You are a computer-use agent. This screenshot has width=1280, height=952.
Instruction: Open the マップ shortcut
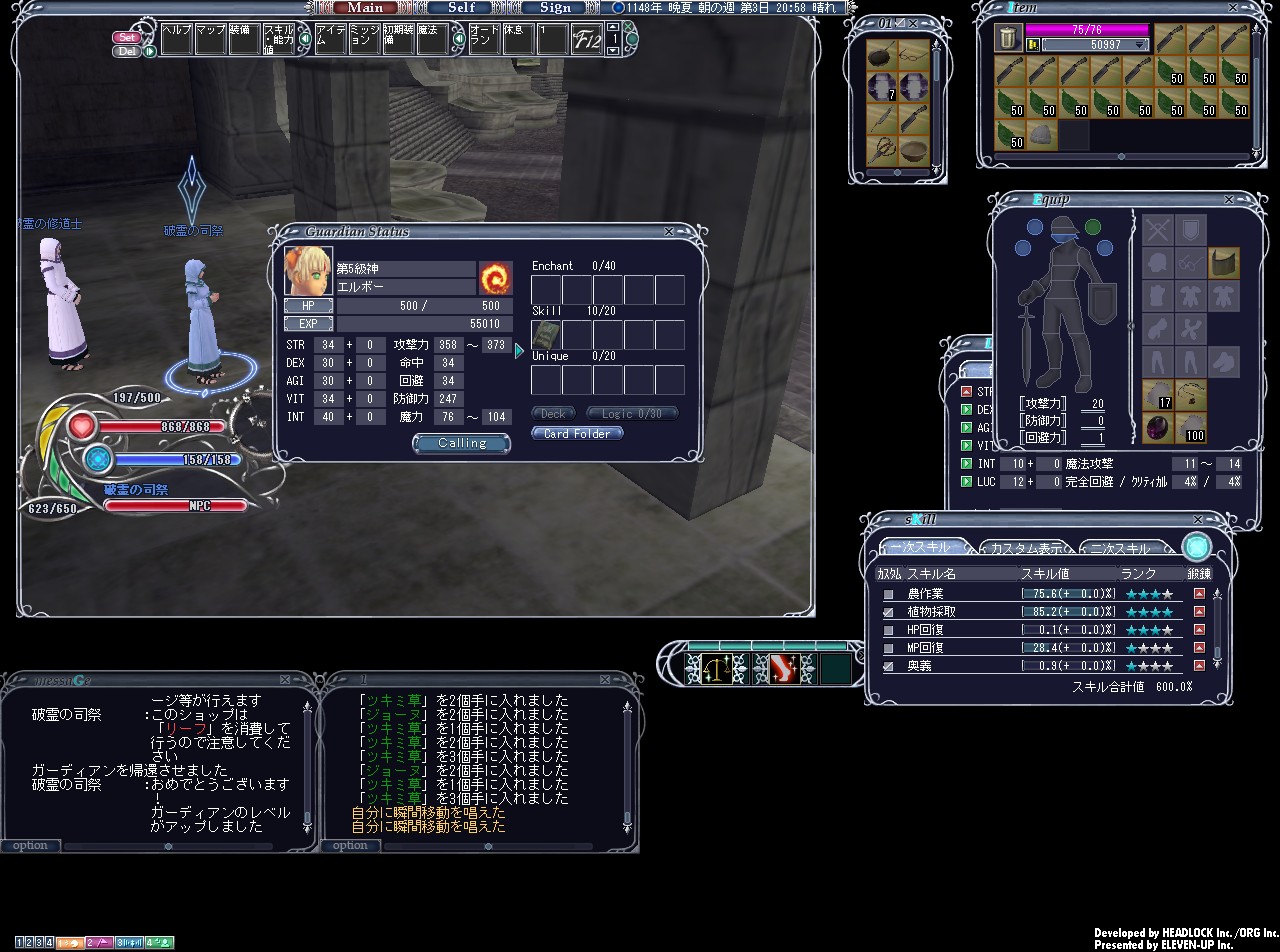(x=210, y=38)
